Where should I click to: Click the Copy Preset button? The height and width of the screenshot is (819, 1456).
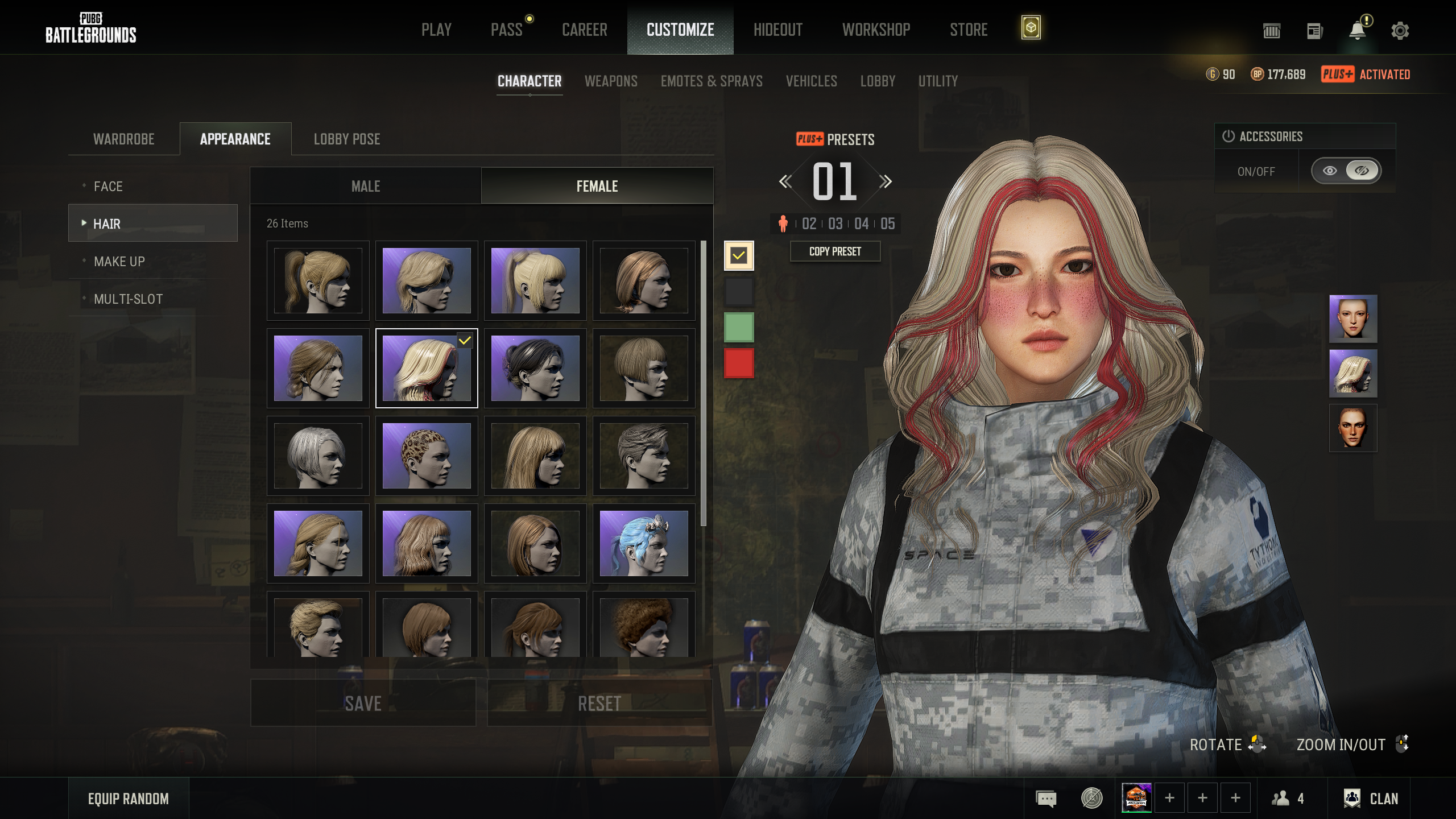click(835, 251)
